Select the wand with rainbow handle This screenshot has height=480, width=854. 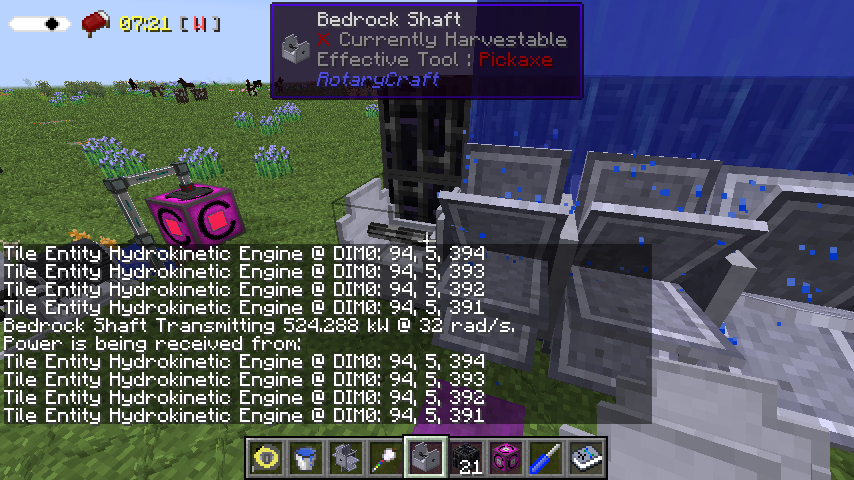[386, 458]
